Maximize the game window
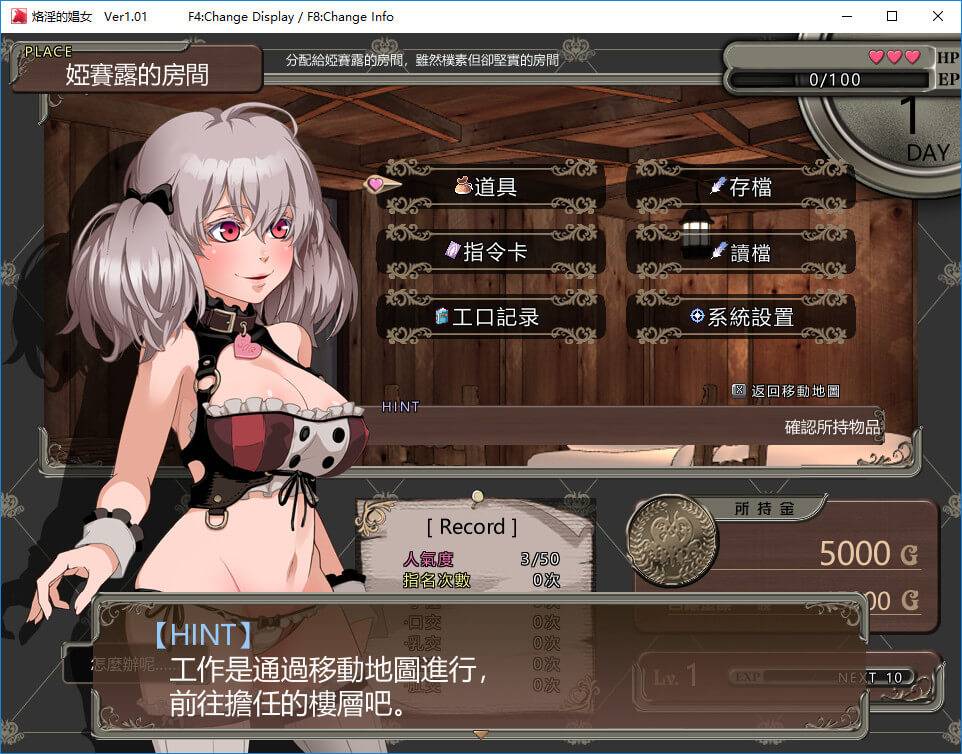The image size is (962, 754). 892,16
